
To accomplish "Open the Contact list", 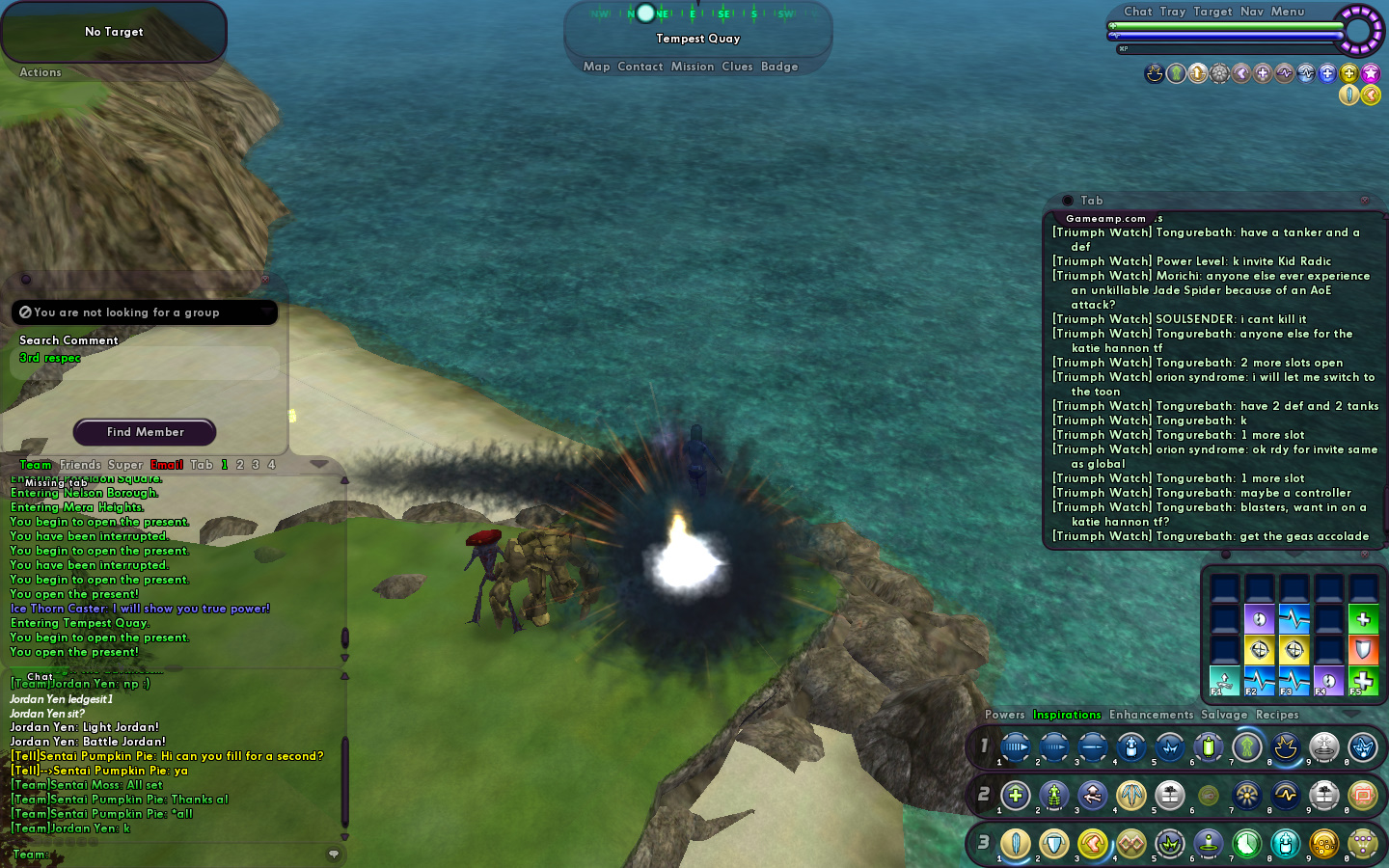I will click(x=640, y=67).
